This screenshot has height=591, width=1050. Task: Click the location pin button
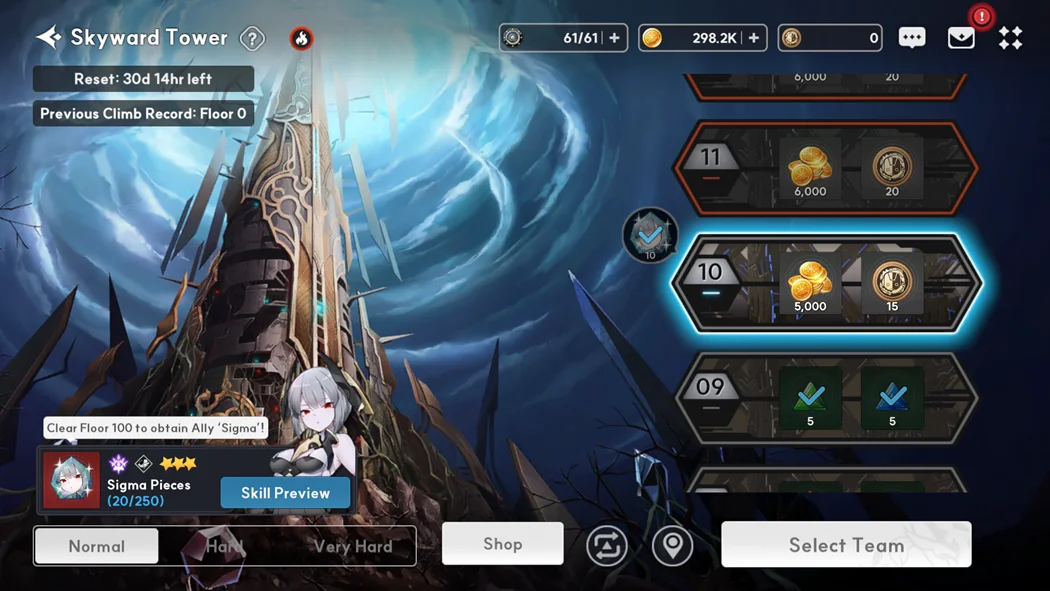click(672, 546)
